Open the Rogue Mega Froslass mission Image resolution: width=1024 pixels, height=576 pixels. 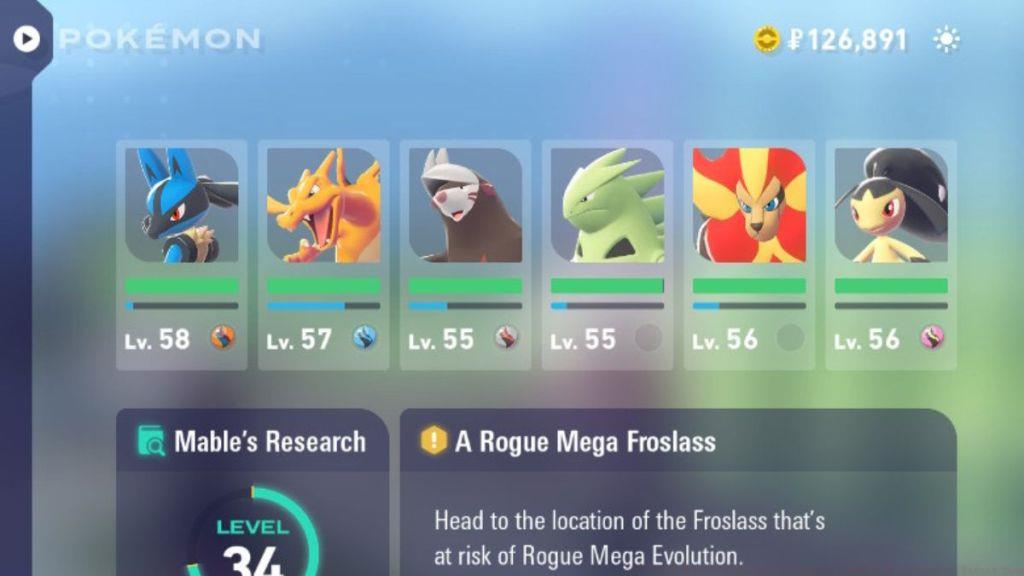click(x=677, y=490)
